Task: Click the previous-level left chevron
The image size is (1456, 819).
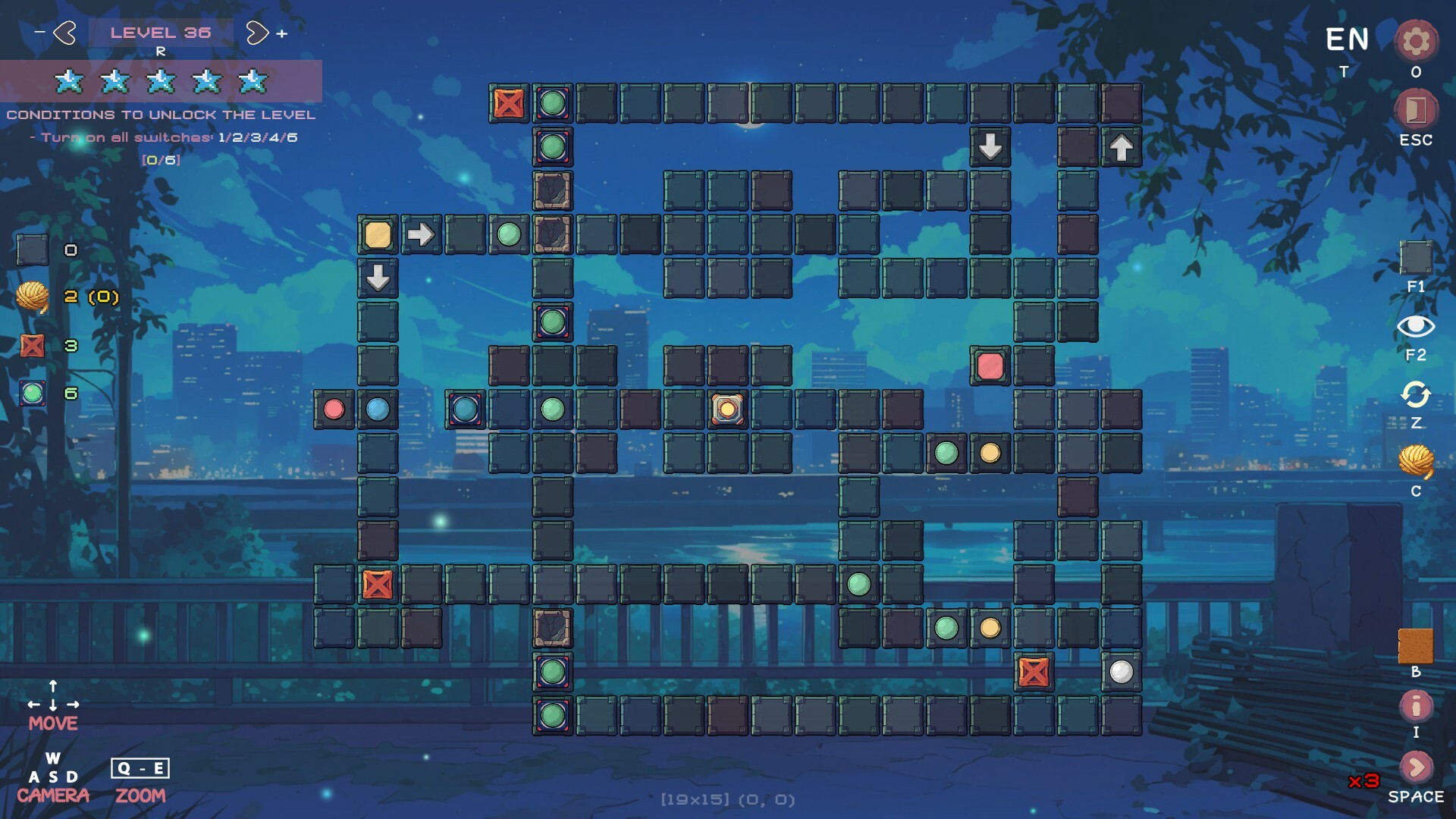Action: tap(64, 32)
